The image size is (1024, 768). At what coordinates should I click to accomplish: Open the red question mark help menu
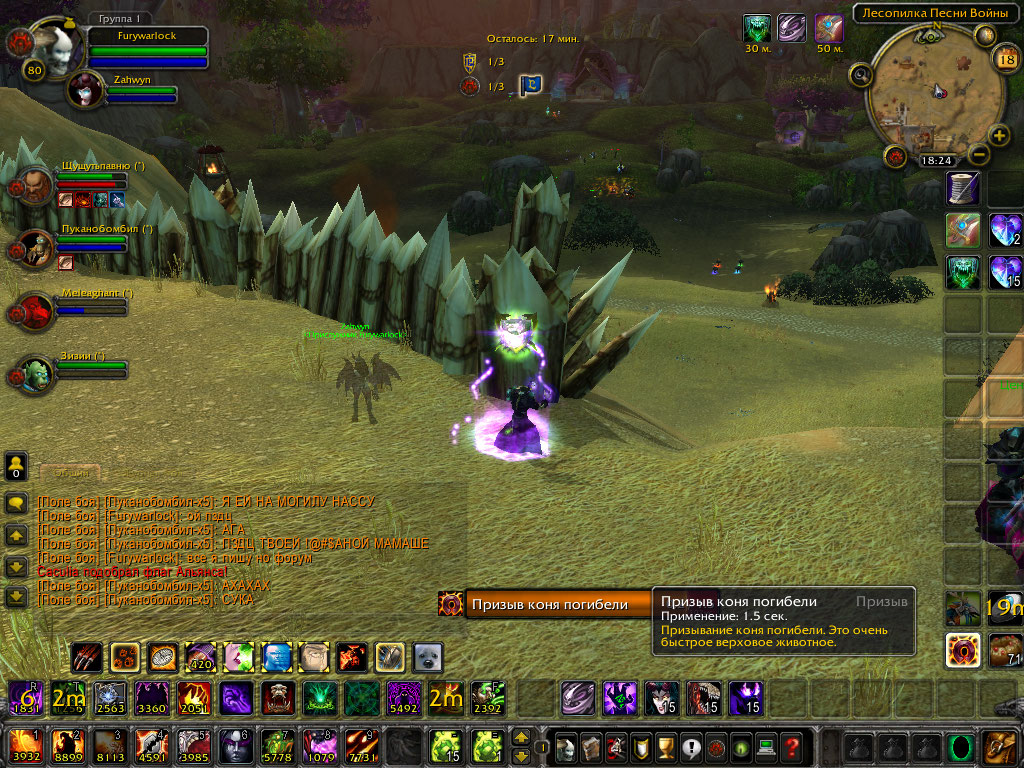coord(791,746)
